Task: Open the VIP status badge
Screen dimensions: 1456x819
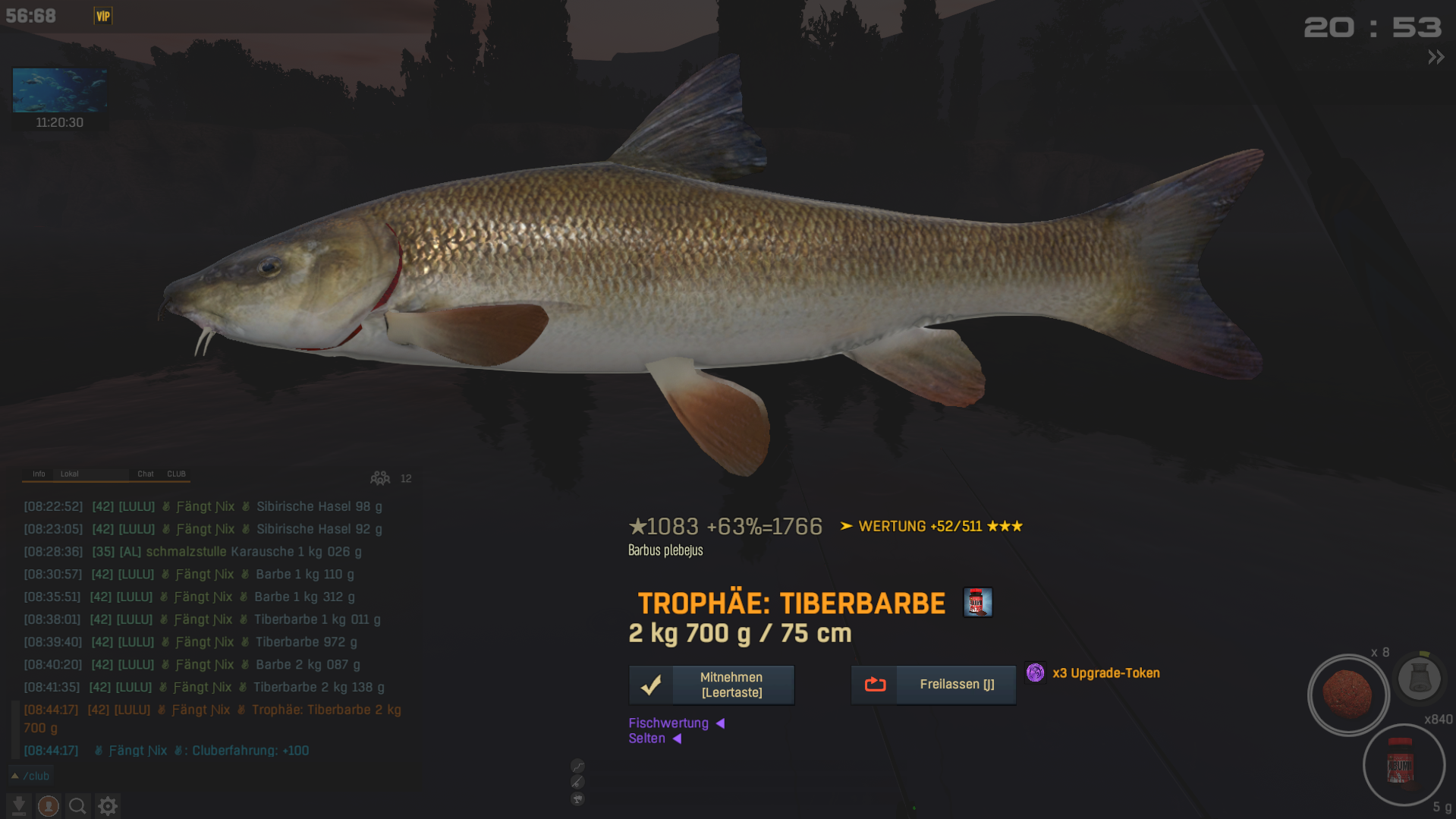Action: point(103,16)
